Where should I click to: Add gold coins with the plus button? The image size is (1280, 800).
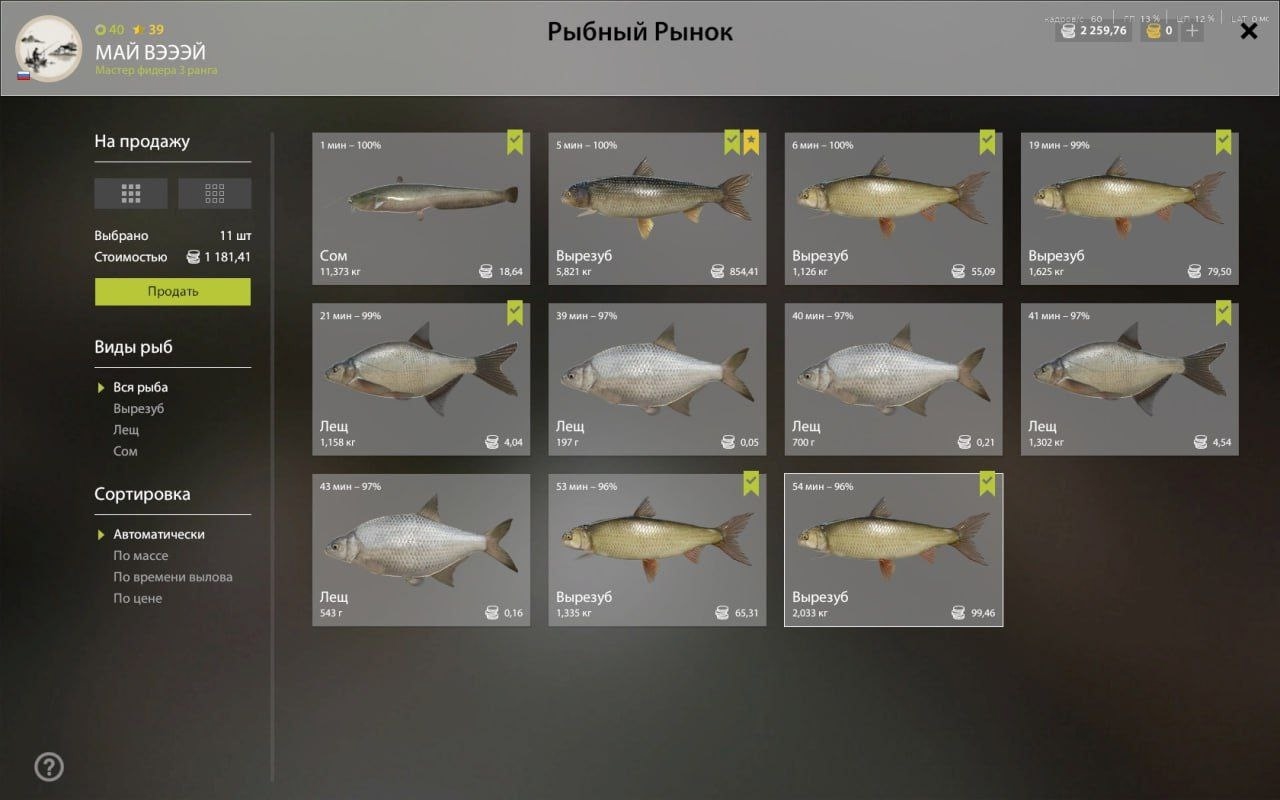(1191, 31)
